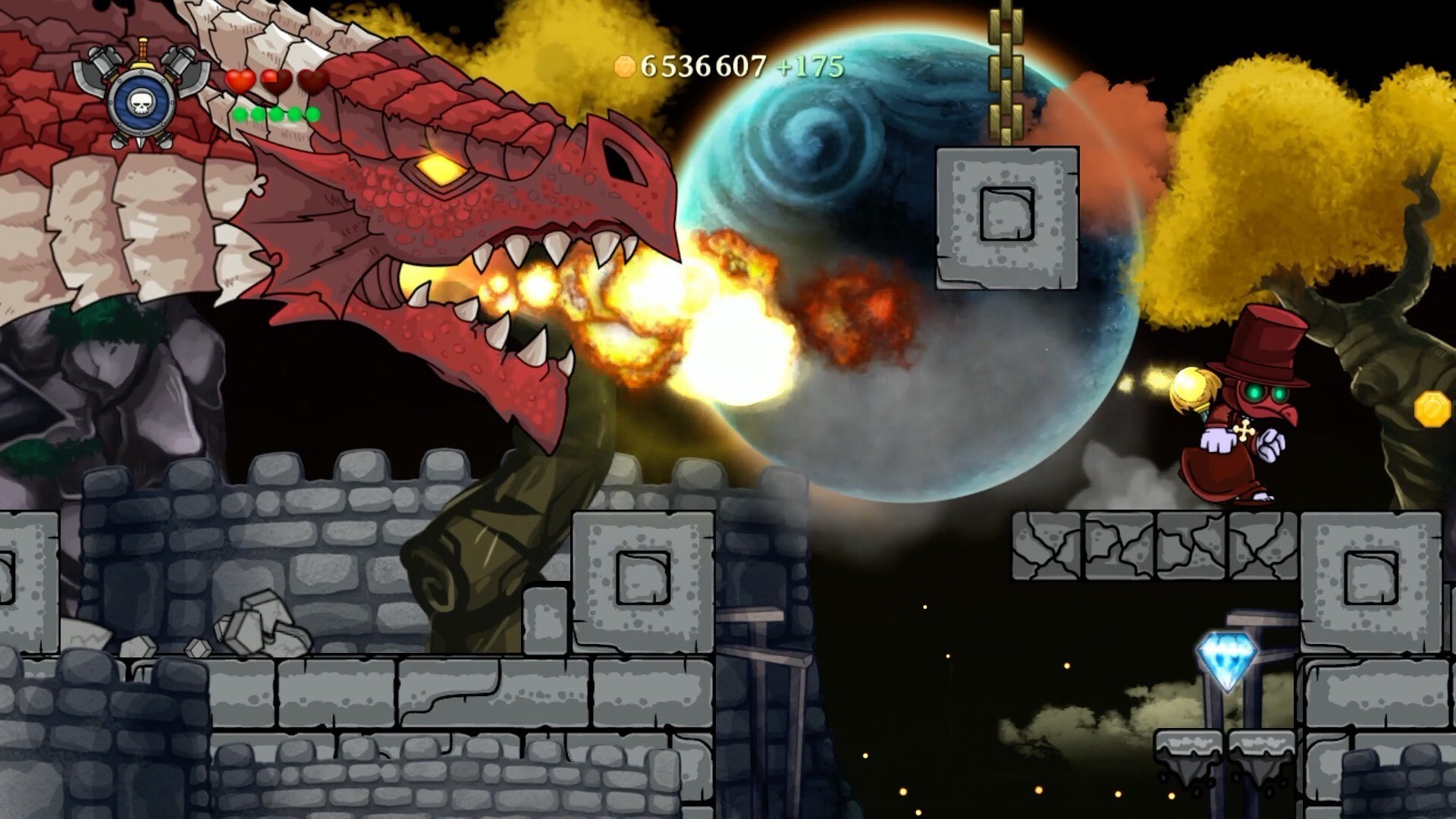
Task: Click the last green stamina orb
Action: coord(312,115)
